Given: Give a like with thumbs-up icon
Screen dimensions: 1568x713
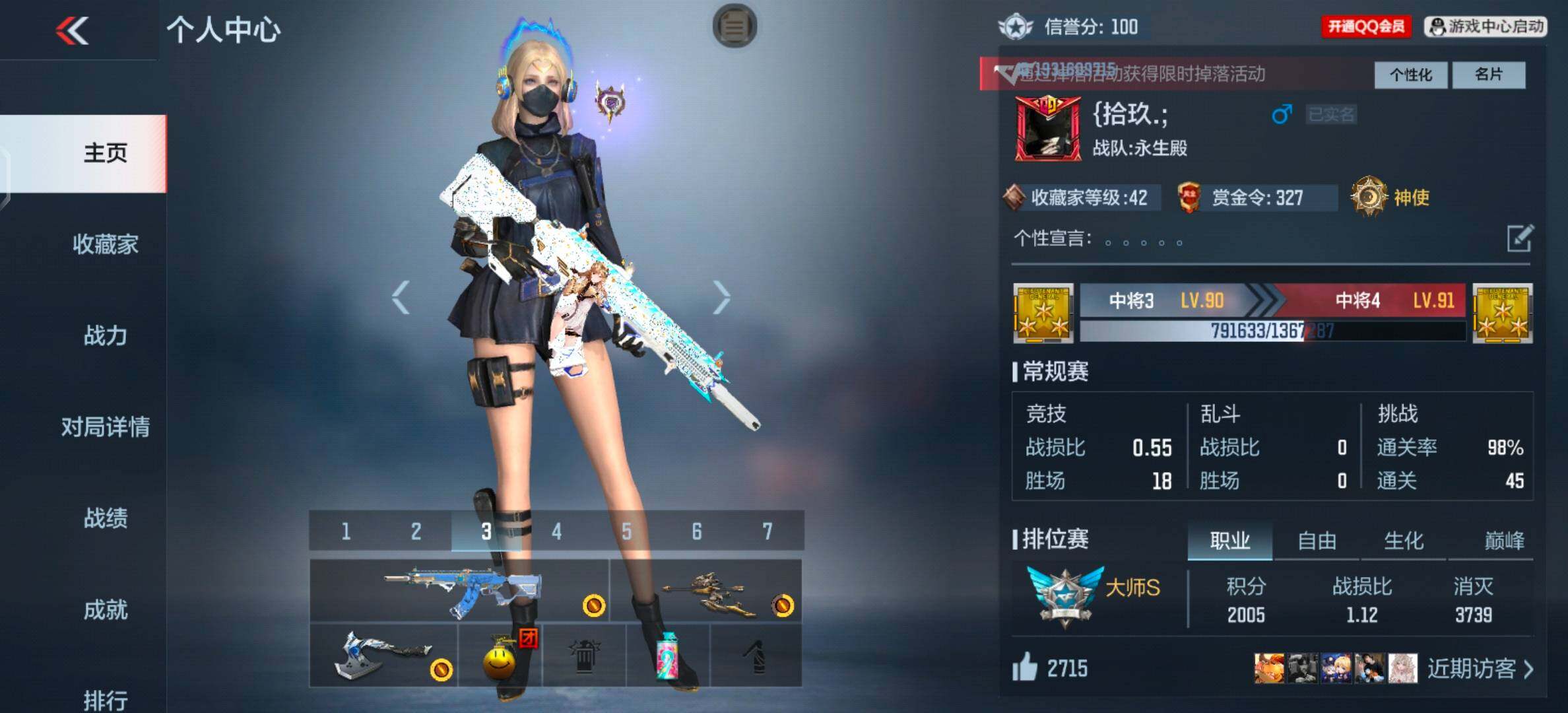Looking at the screenshot, I should 1025,667.
